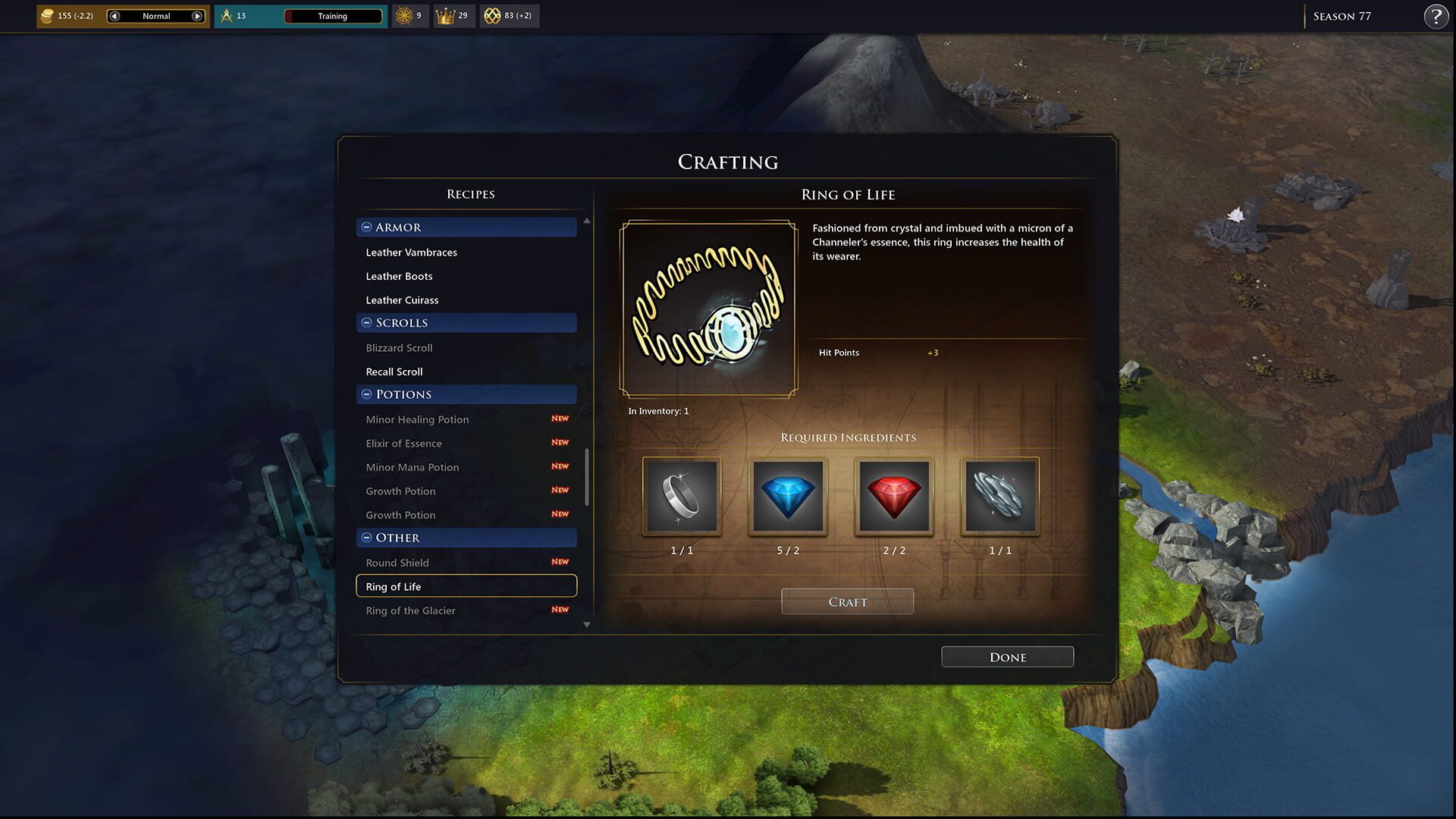Click the blue sapphire ingredient icon
Viewport: 1456px width, 819px height.
pyautogui.click(x=787, y=497)
